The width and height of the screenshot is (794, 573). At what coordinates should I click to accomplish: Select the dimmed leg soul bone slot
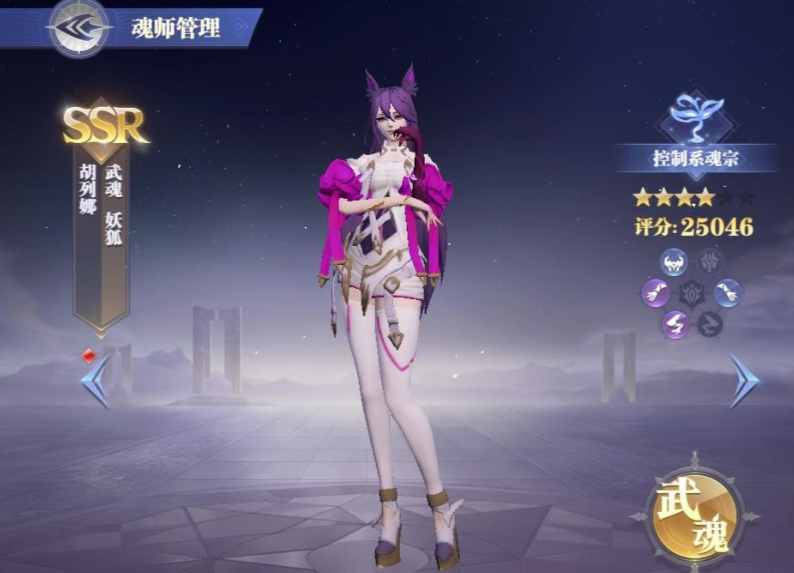click(709, 324)
